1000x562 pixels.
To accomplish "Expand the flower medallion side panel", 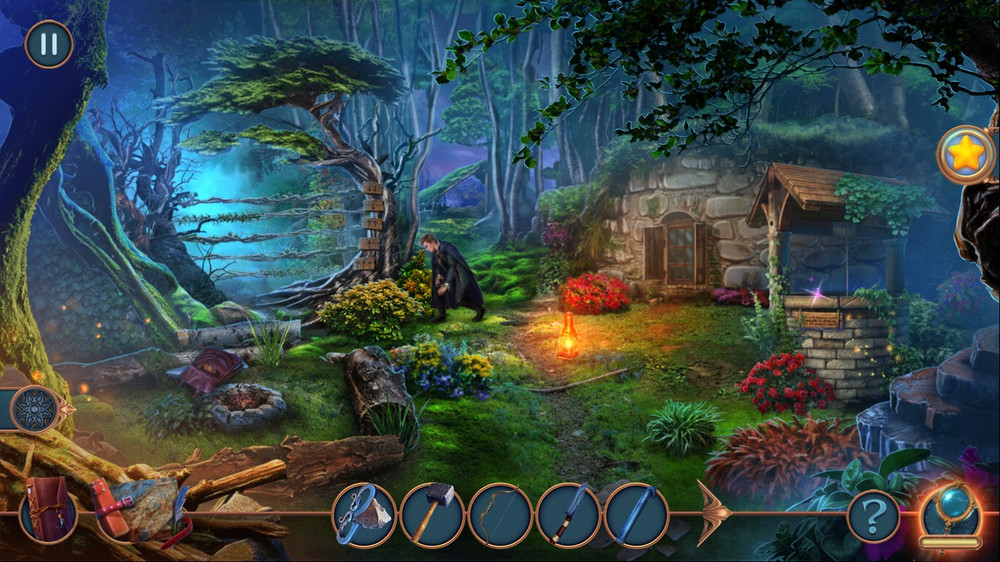I will point(37,408).
